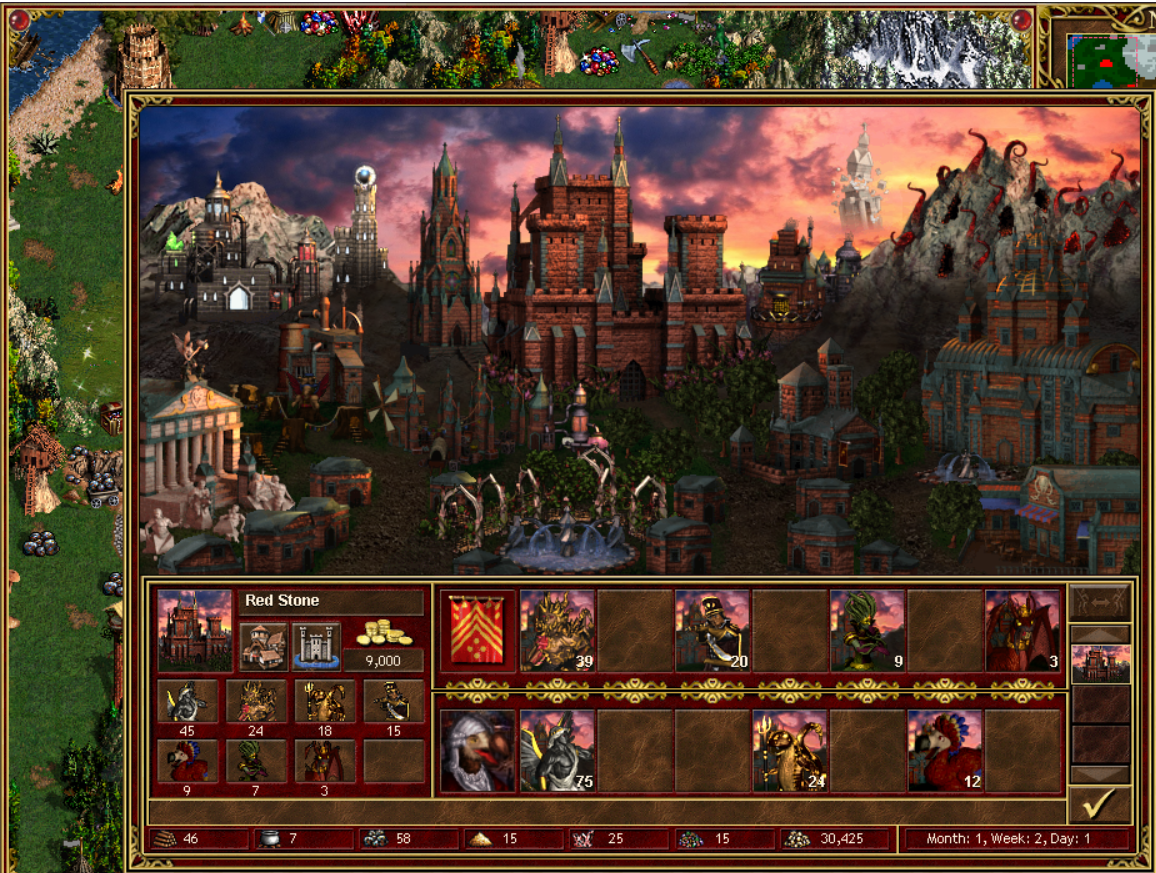Select the town thumbnail in the town list
This screenshot has height=873, width=1156.
point(1100,664)
